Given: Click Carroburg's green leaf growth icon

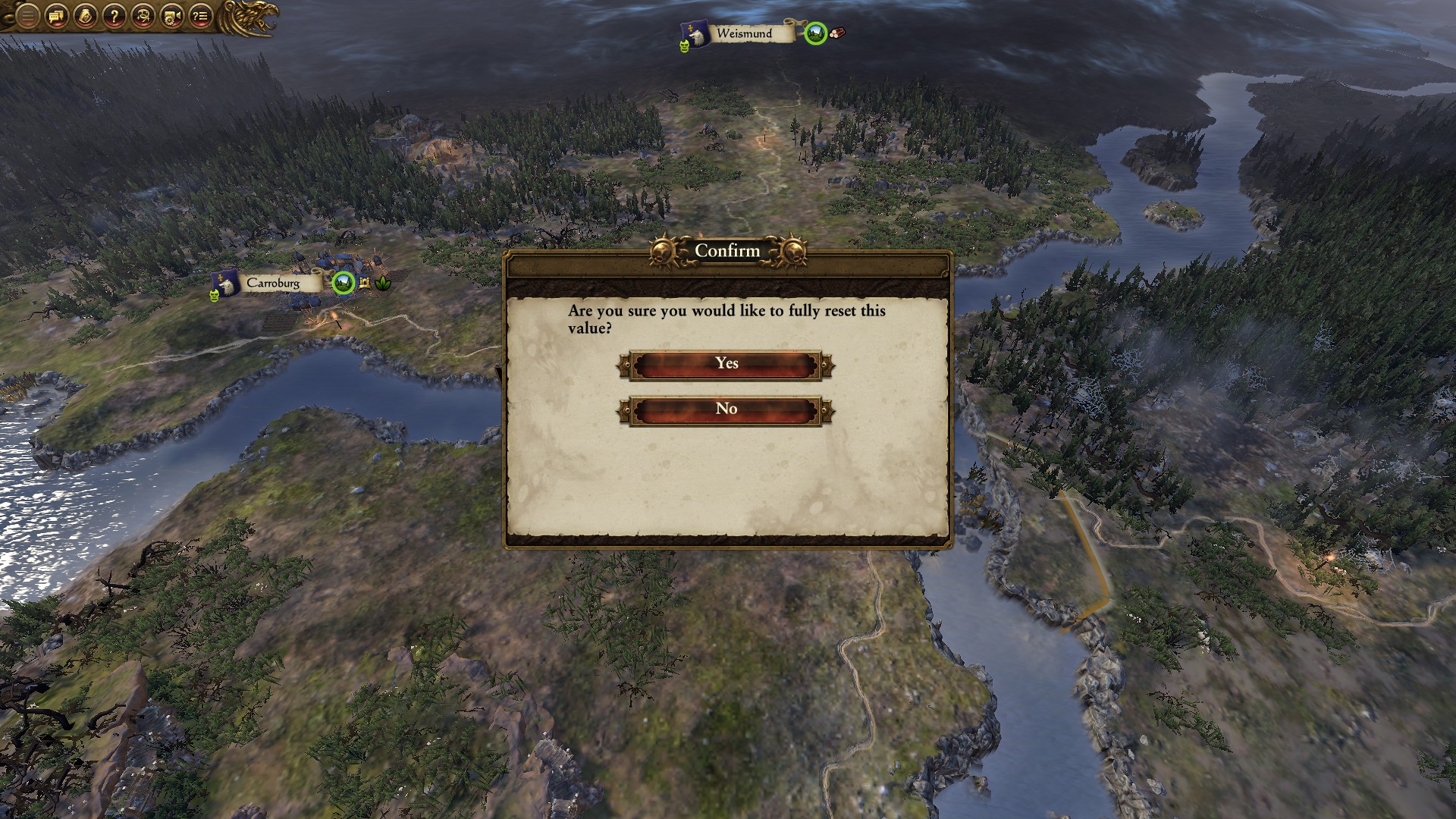Looking at the screenshot, I should (x=383, y=284).
